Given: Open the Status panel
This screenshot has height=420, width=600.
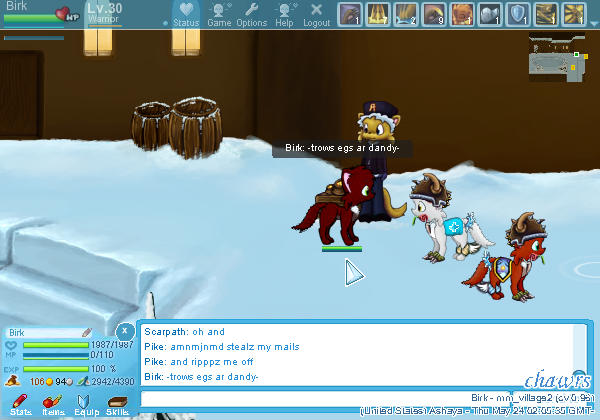Looking at the screenshot, I should click(x=185, y=14).
